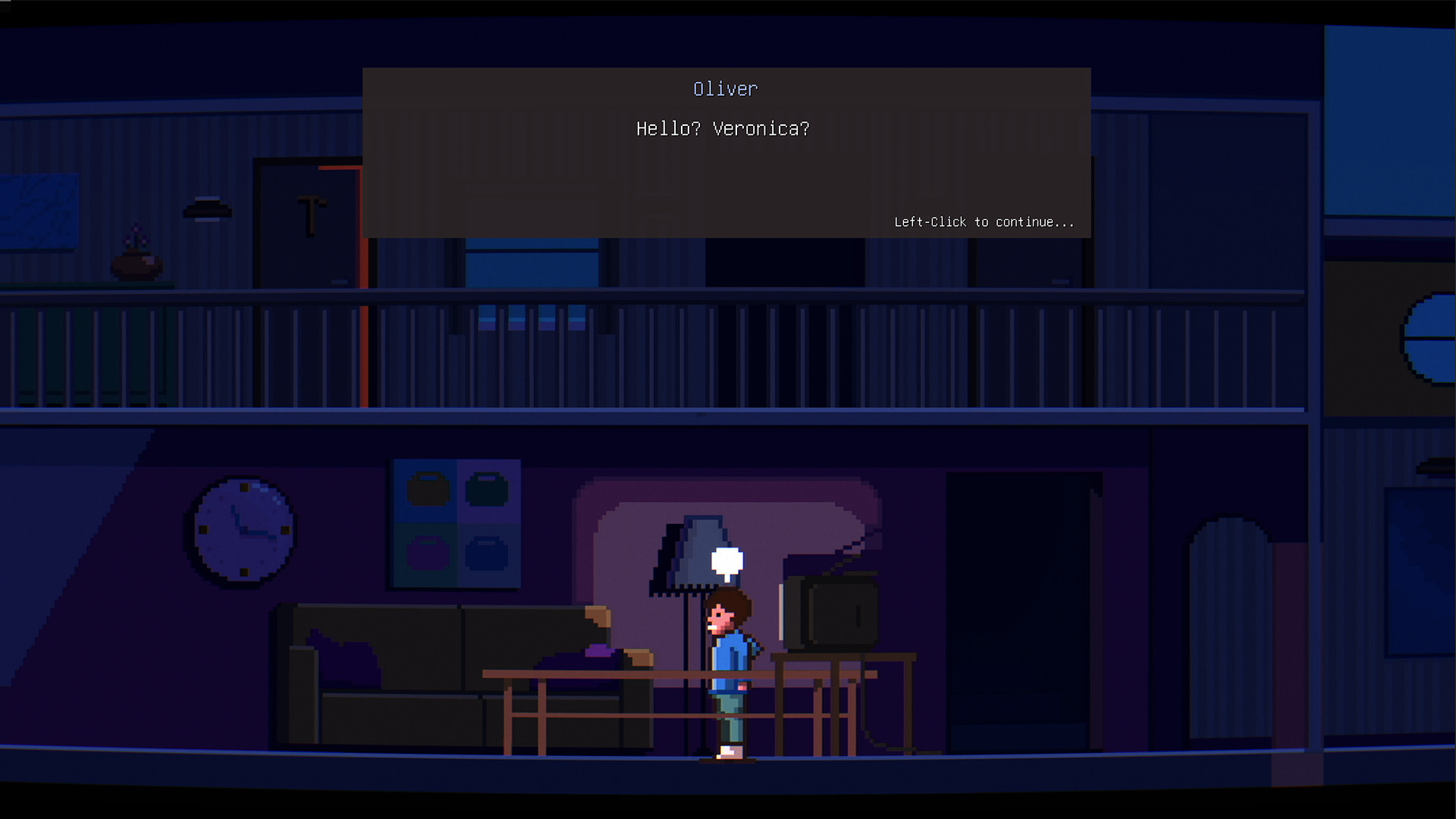Image resolution: width=1456 pixels, height=819 pixels.
Task: Select the four-pane picture frame
Action: (455, 523)
